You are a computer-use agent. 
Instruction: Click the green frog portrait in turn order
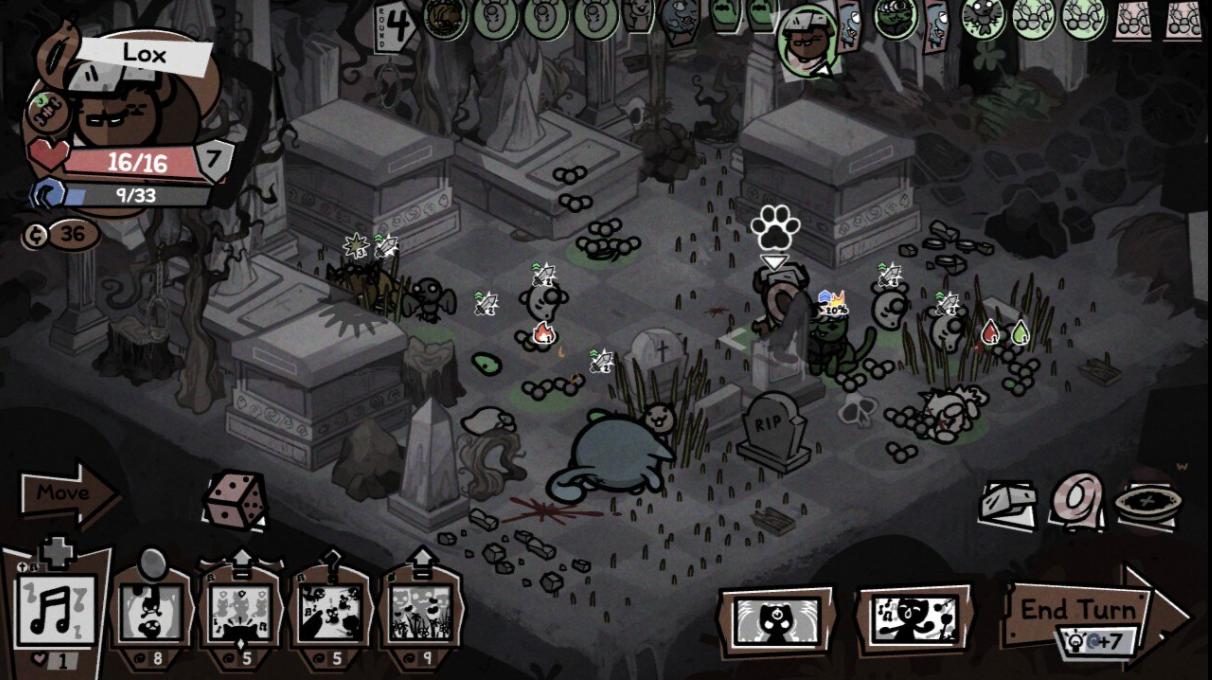[895, 17]
